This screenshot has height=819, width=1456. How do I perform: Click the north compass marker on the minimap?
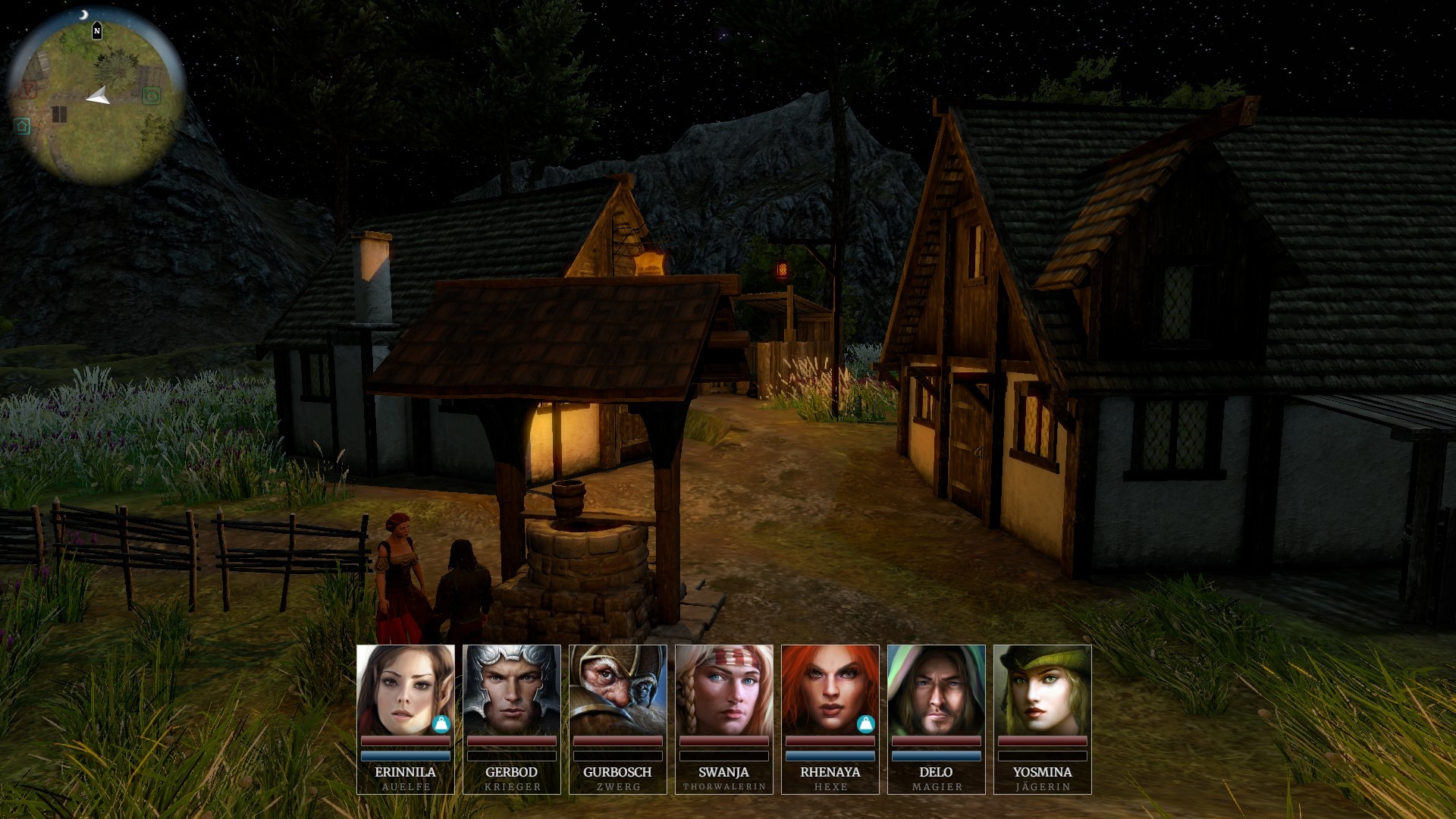pos(97,31)
